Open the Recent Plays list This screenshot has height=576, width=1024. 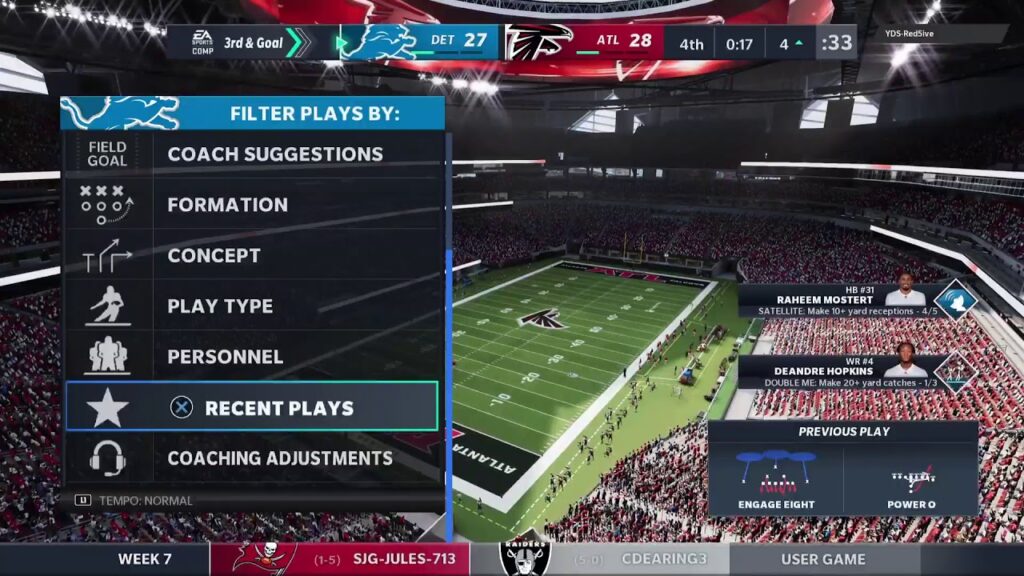pyautogui.click(x=252, y=407)
